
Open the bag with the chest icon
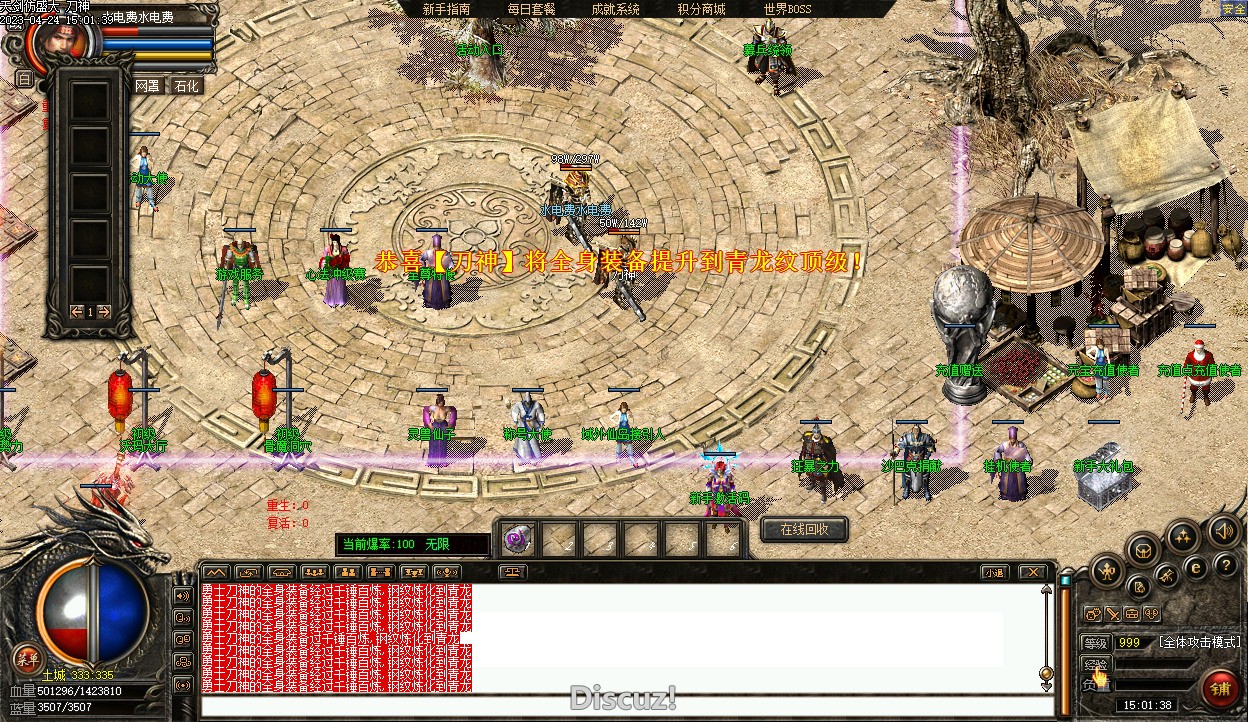point(1143,549)
